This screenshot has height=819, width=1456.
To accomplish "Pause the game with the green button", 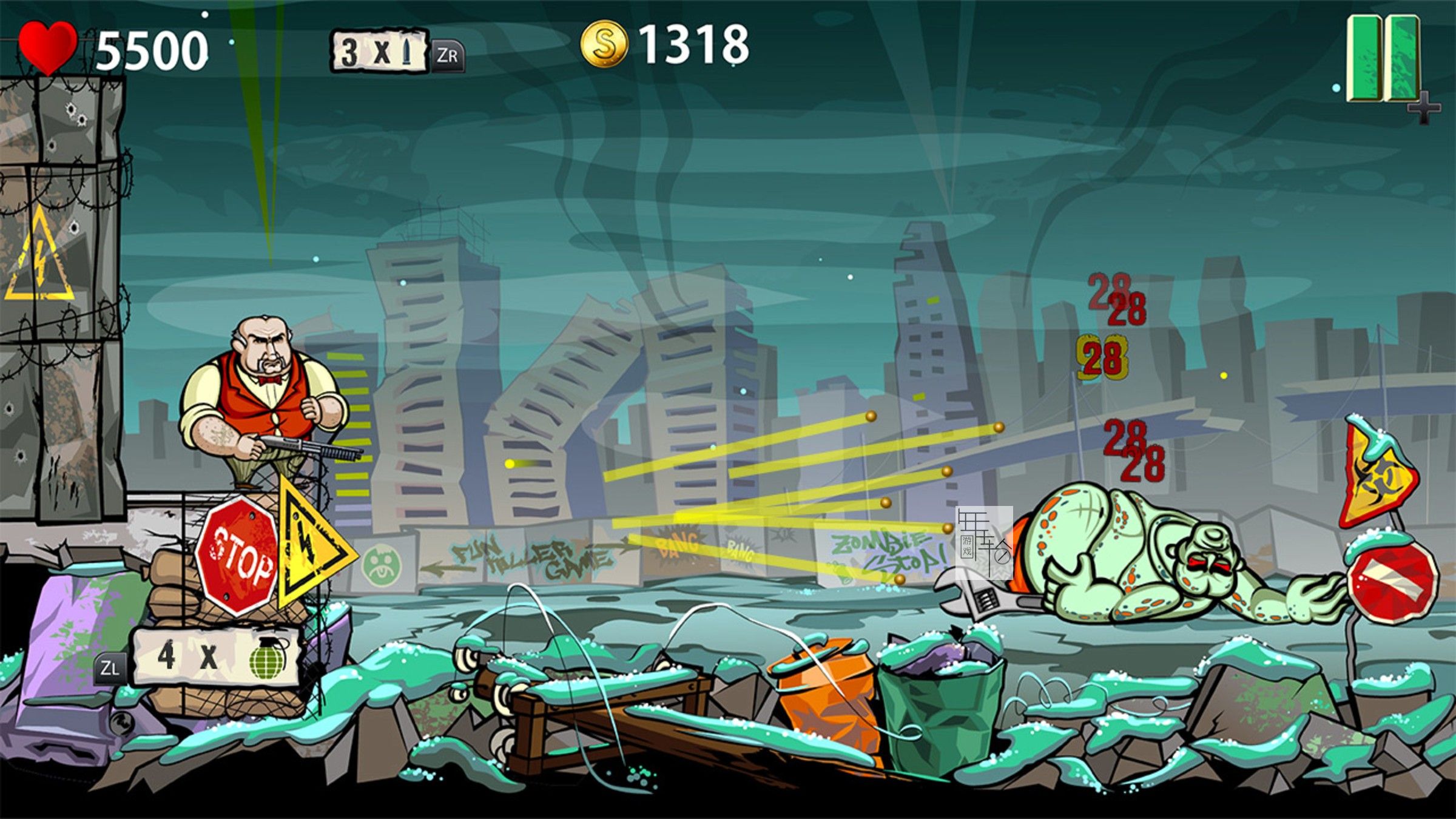I will click(1383, 59).
